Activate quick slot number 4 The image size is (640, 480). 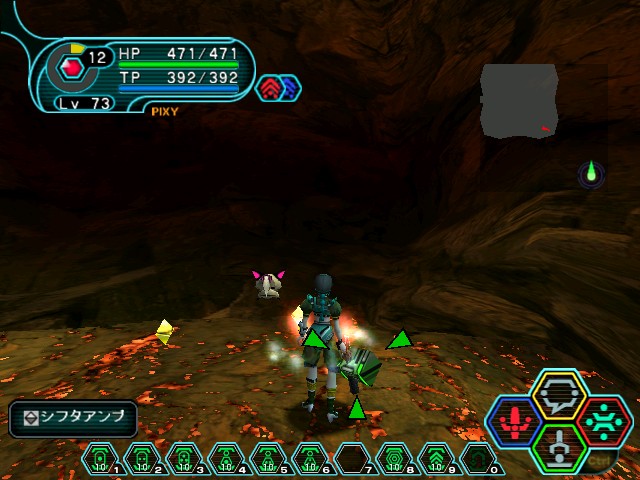[x=226, y=459]
